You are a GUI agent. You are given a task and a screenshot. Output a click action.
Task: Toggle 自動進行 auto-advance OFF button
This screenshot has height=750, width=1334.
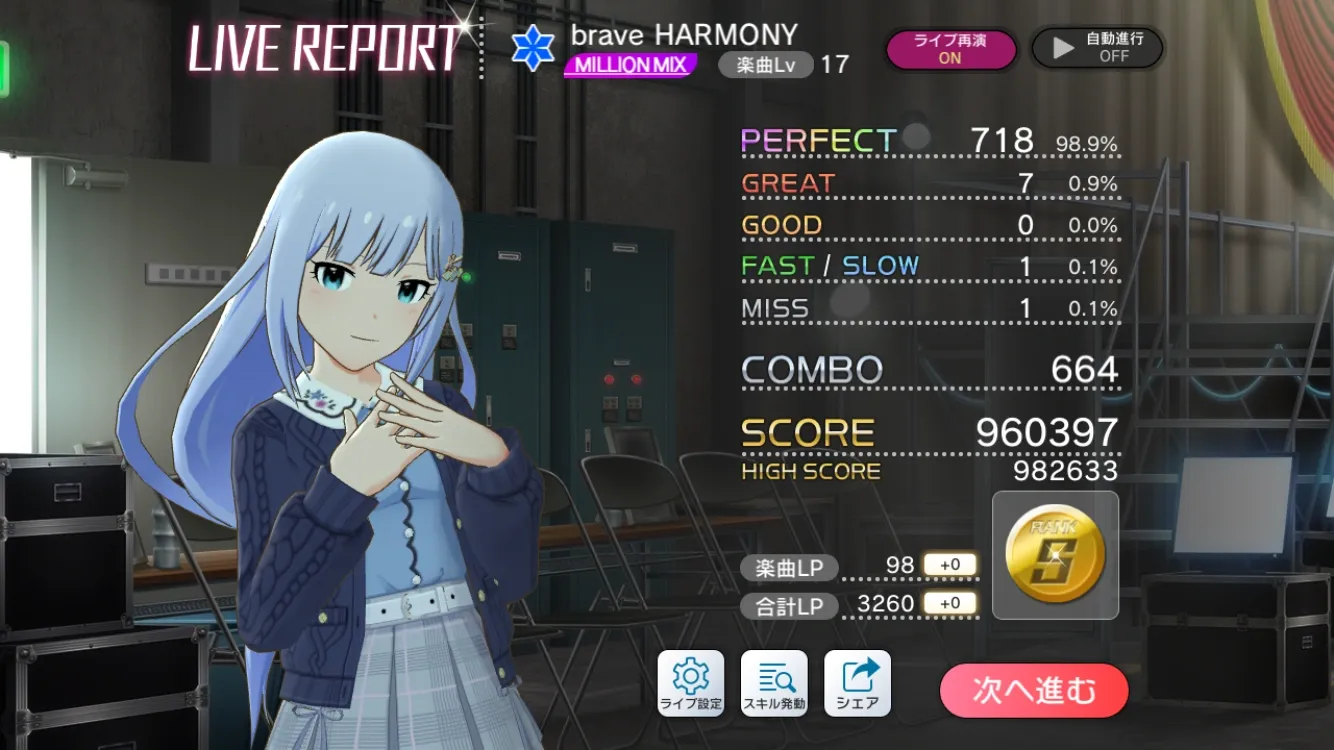coord(1097,48)
